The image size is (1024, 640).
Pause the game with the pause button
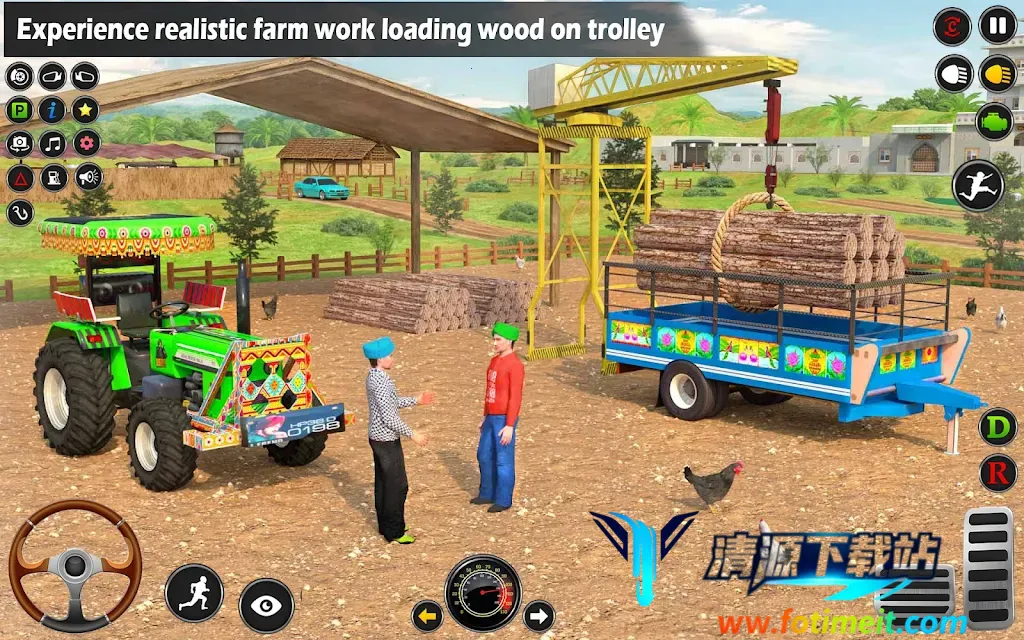tap(997, 25)
